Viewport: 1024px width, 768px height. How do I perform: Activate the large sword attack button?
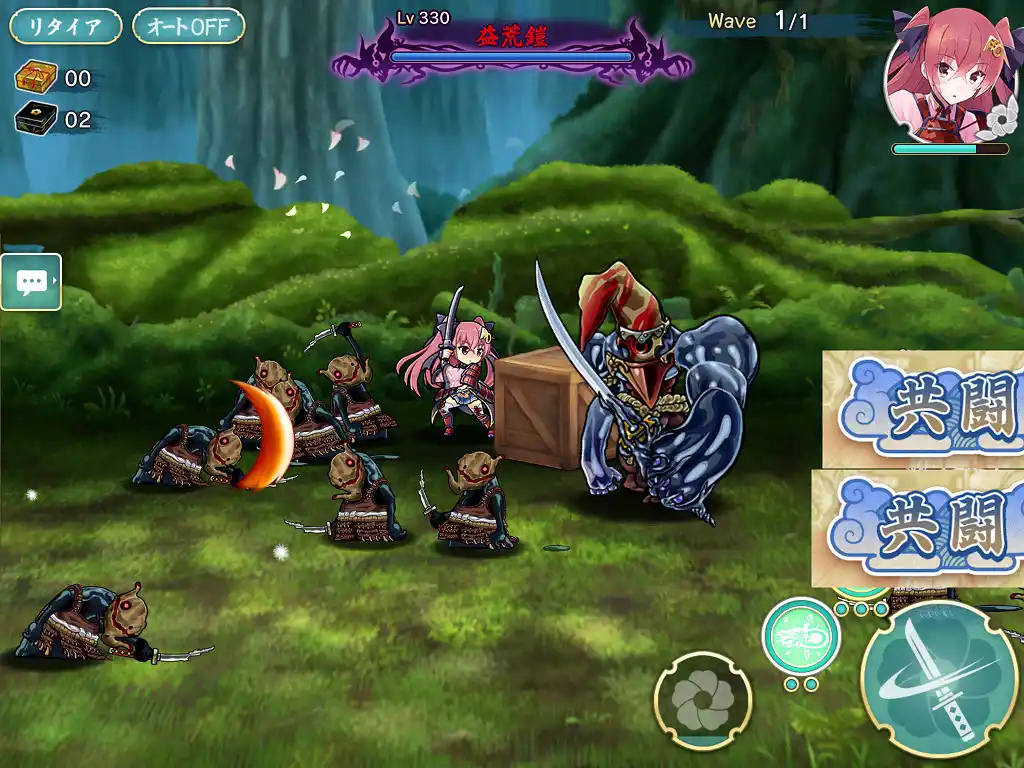(x=940, y=679)
